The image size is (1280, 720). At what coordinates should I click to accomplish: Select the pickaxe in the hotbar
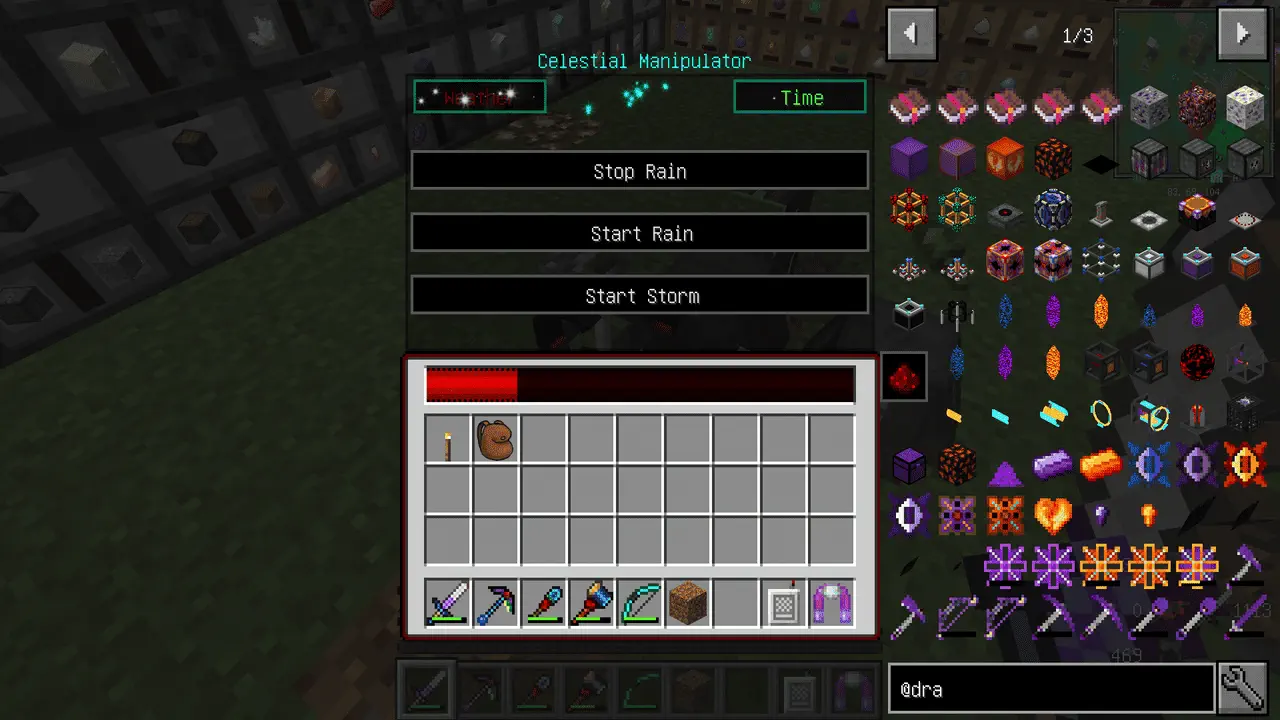click(495, 604)
